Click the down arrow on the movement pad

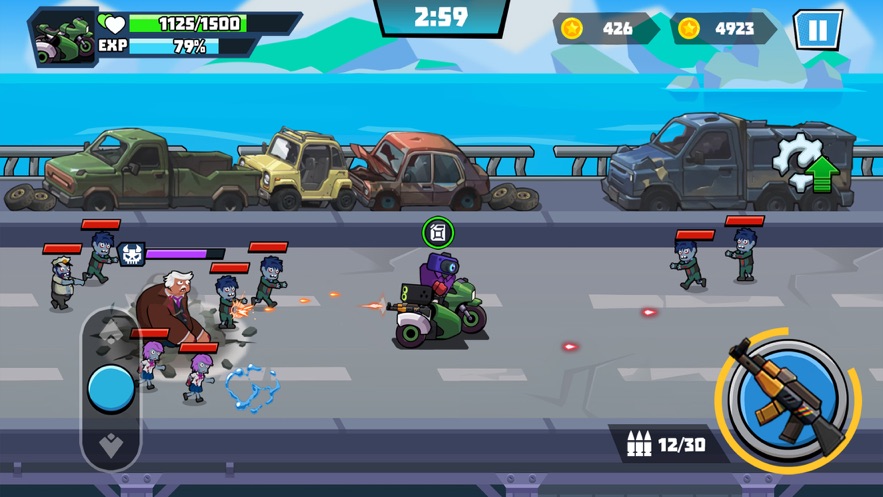[111, 445]
